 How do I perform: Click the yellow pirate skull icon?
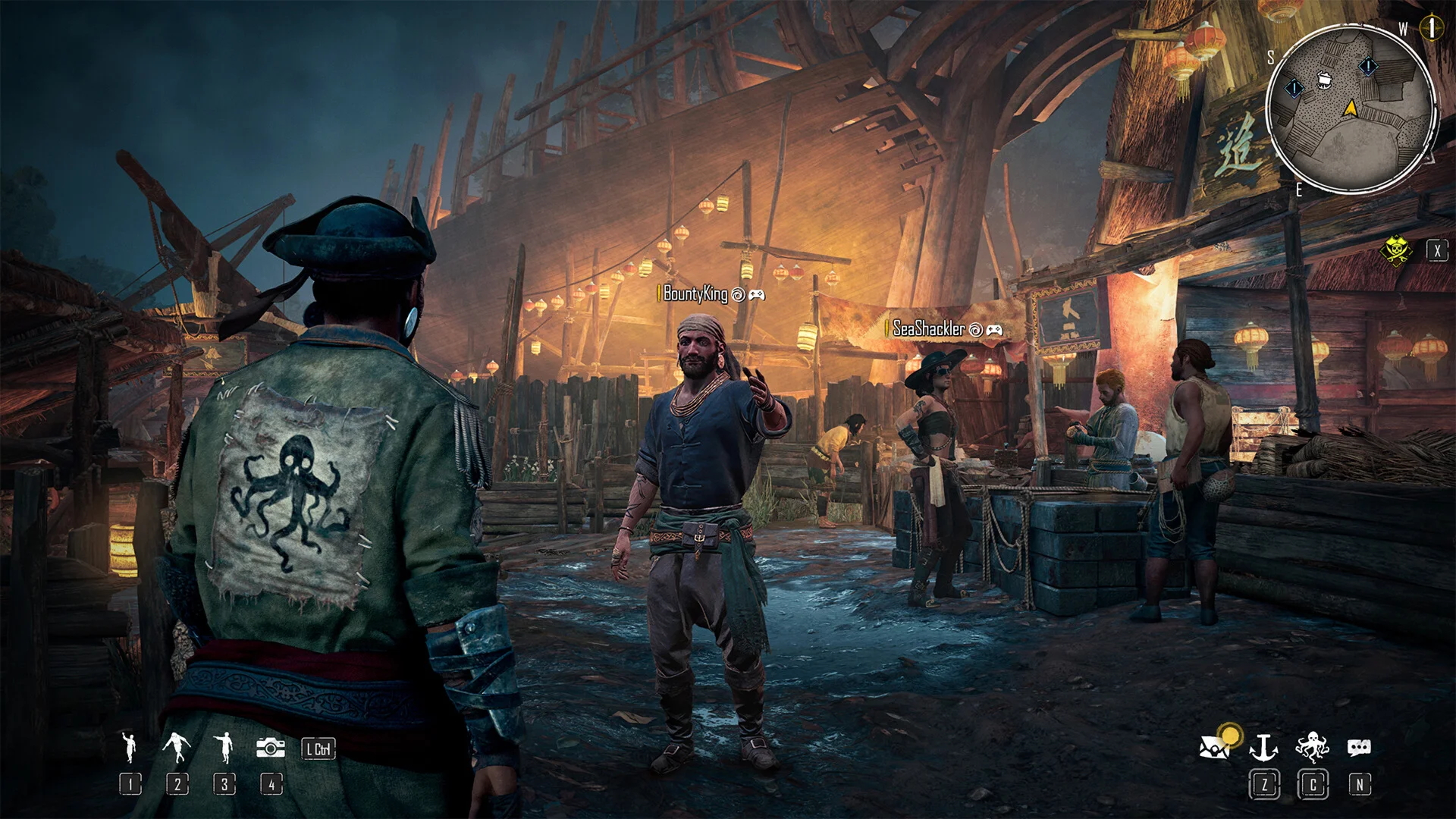point(1395,251)
